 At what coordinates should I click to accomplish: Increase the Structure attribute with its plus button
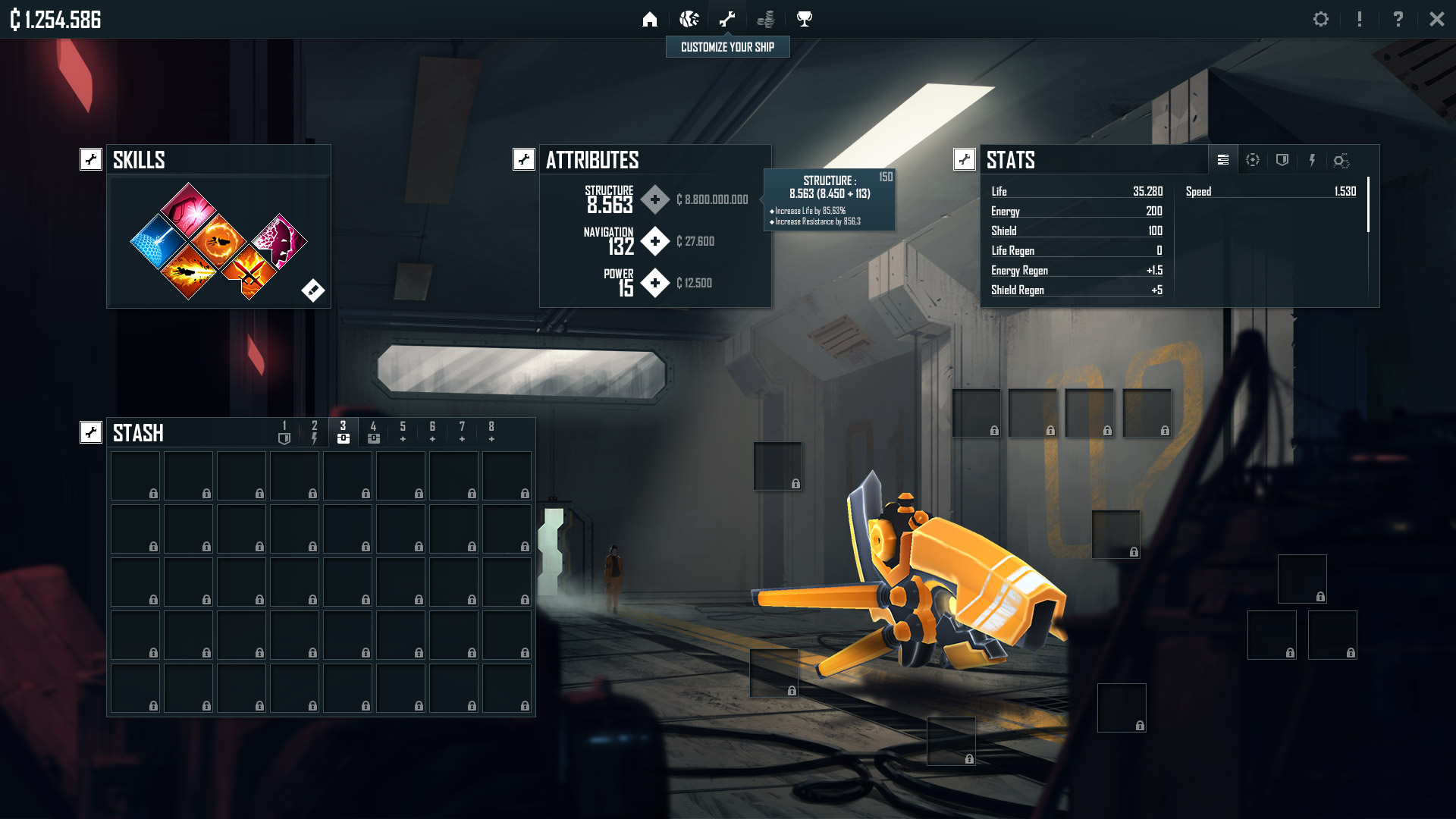pos(654,199)
